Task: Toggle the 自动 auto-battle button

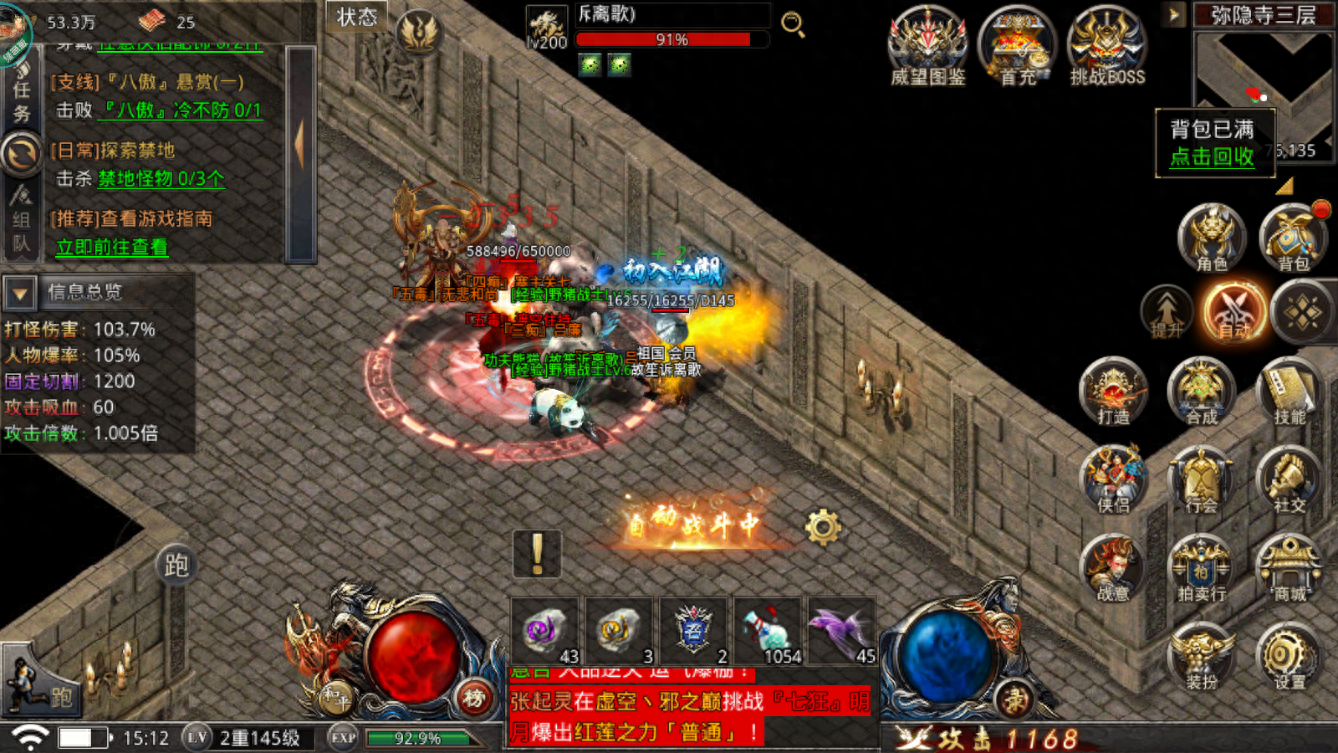Action: [x=1235, y=311]
